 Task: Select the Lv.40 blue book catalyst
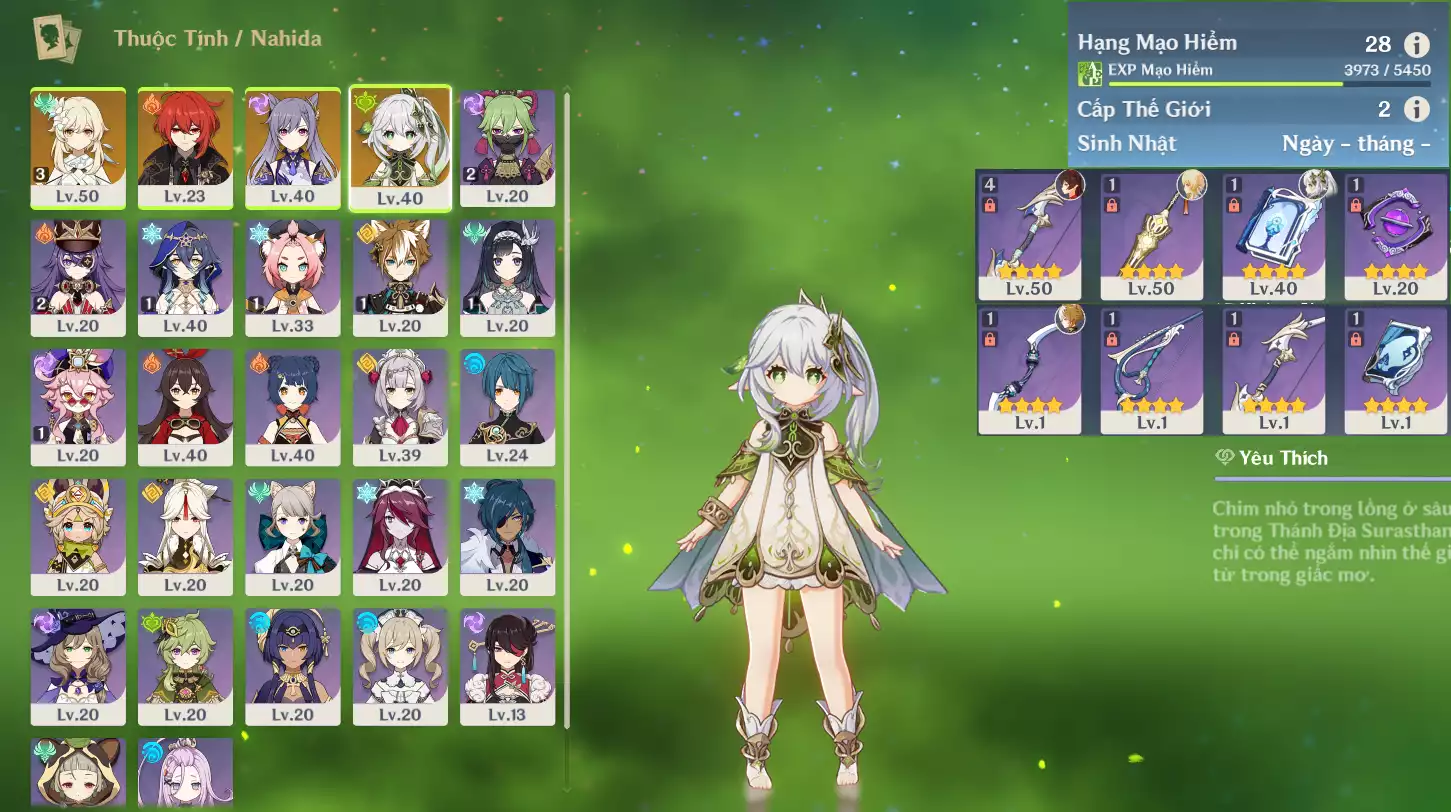coord(1273,236)
